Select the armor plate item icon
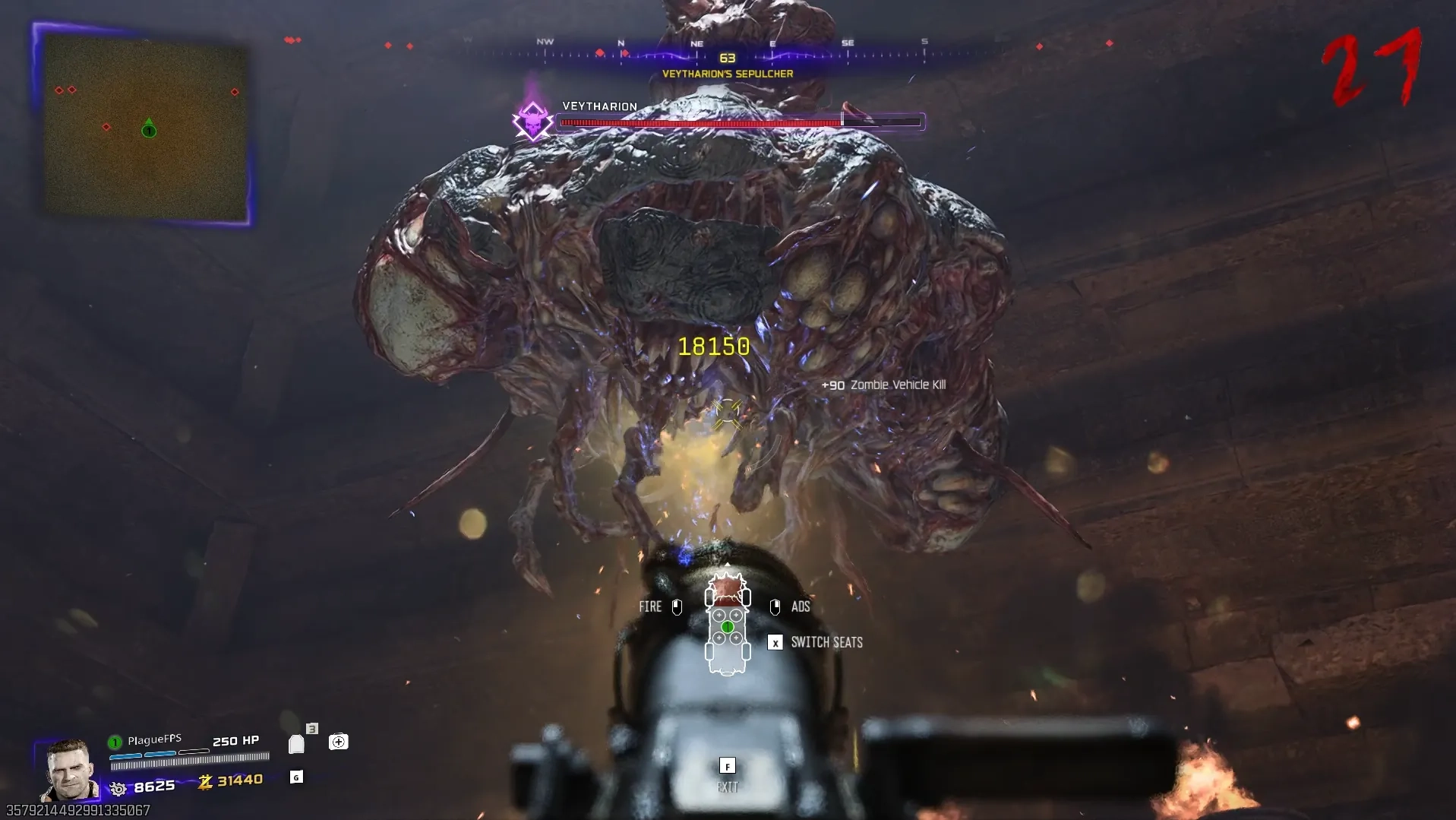 (x=296, y=744)
